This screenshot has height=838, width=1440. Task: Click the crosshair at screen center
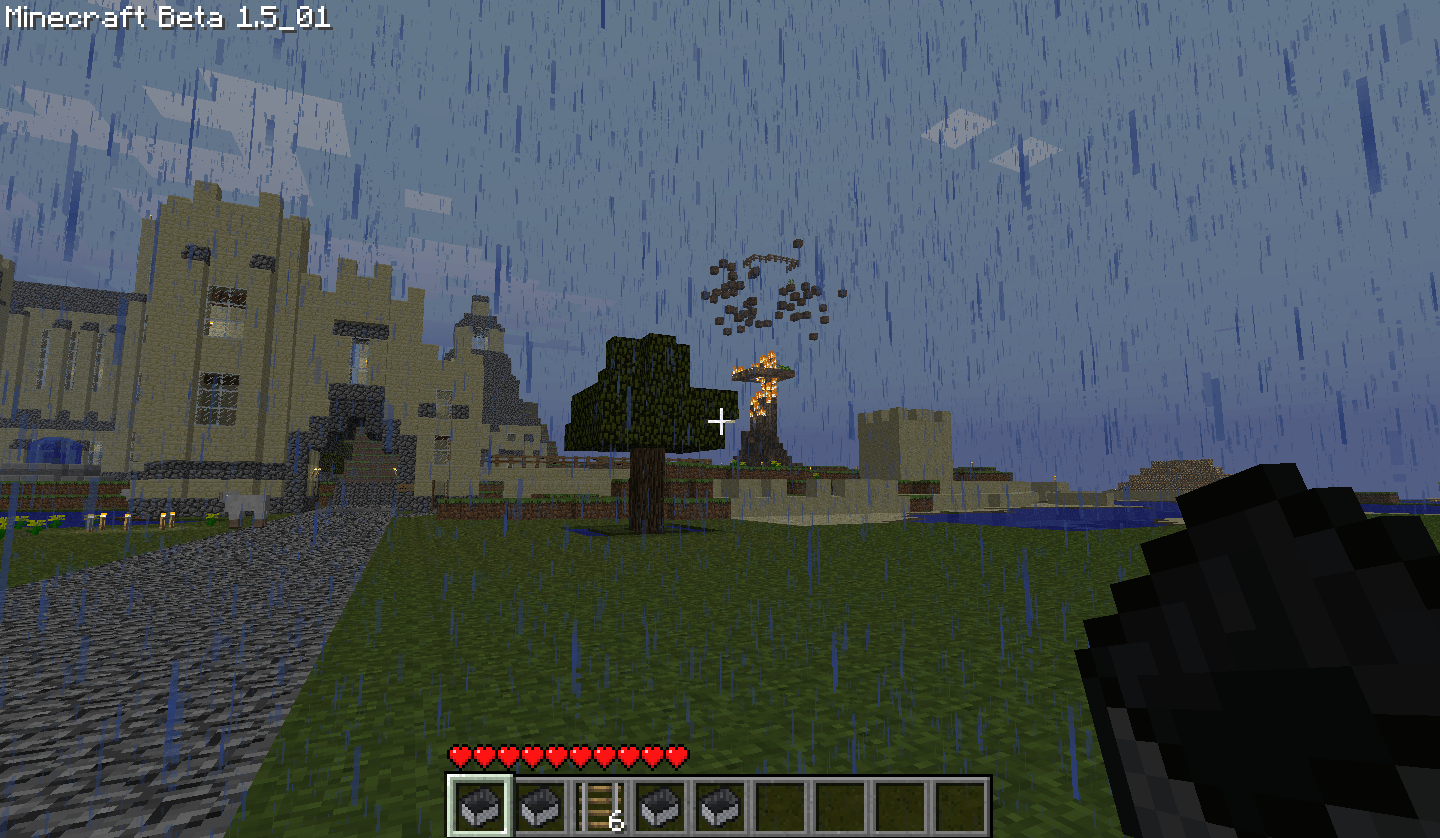click(720, 419)
